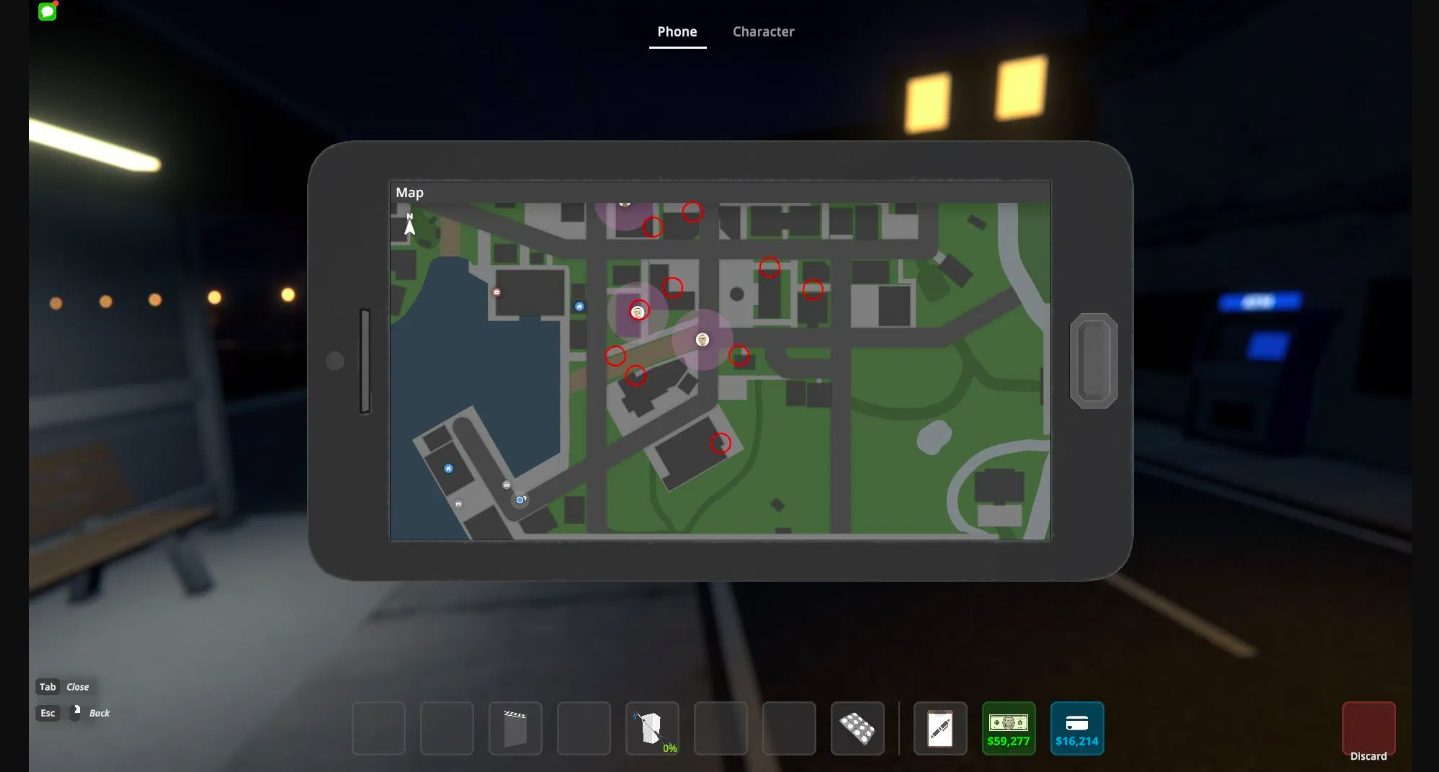
Task: Select the pill blister pack in the hotbar
Action: (857, 728)
